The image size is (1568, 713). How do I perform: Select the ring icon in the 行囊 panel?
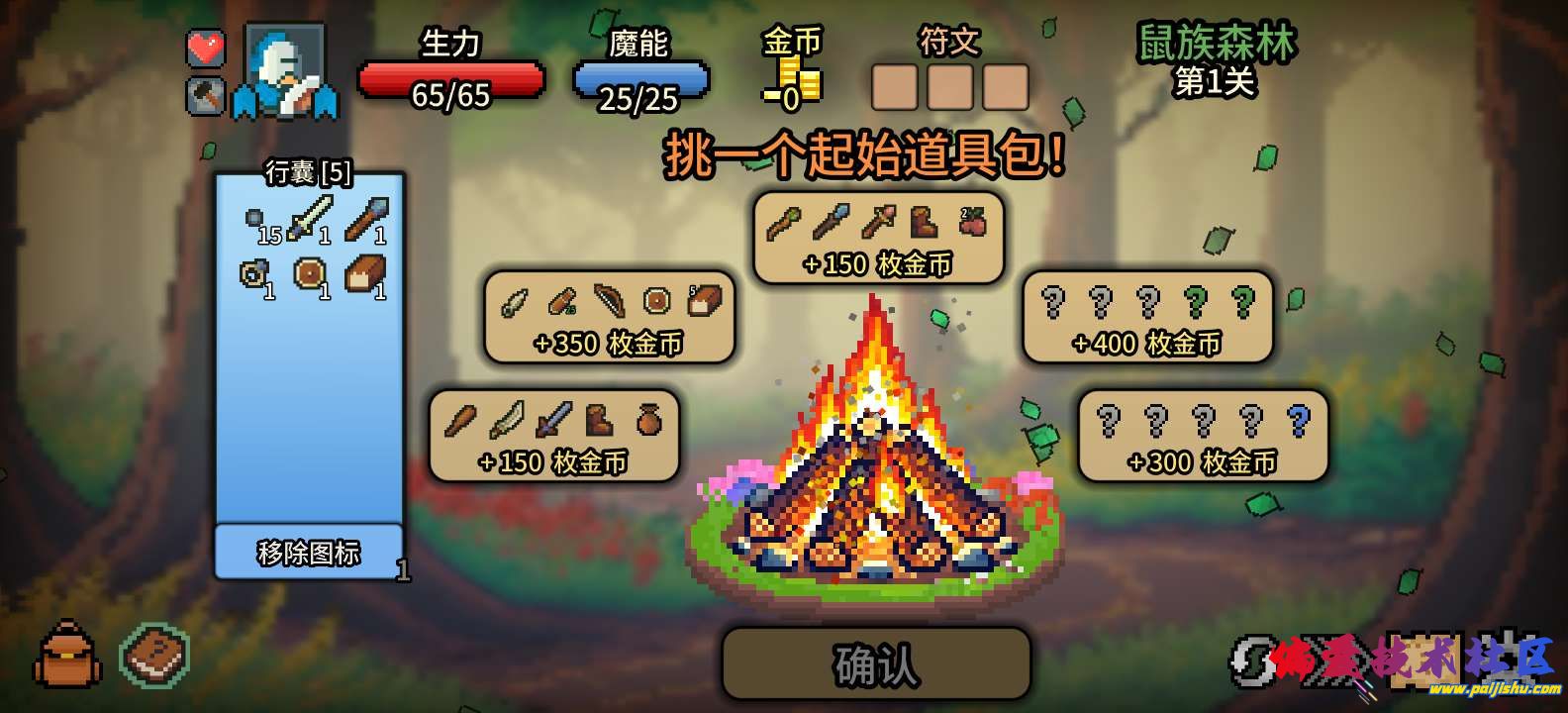click(252, 274)
